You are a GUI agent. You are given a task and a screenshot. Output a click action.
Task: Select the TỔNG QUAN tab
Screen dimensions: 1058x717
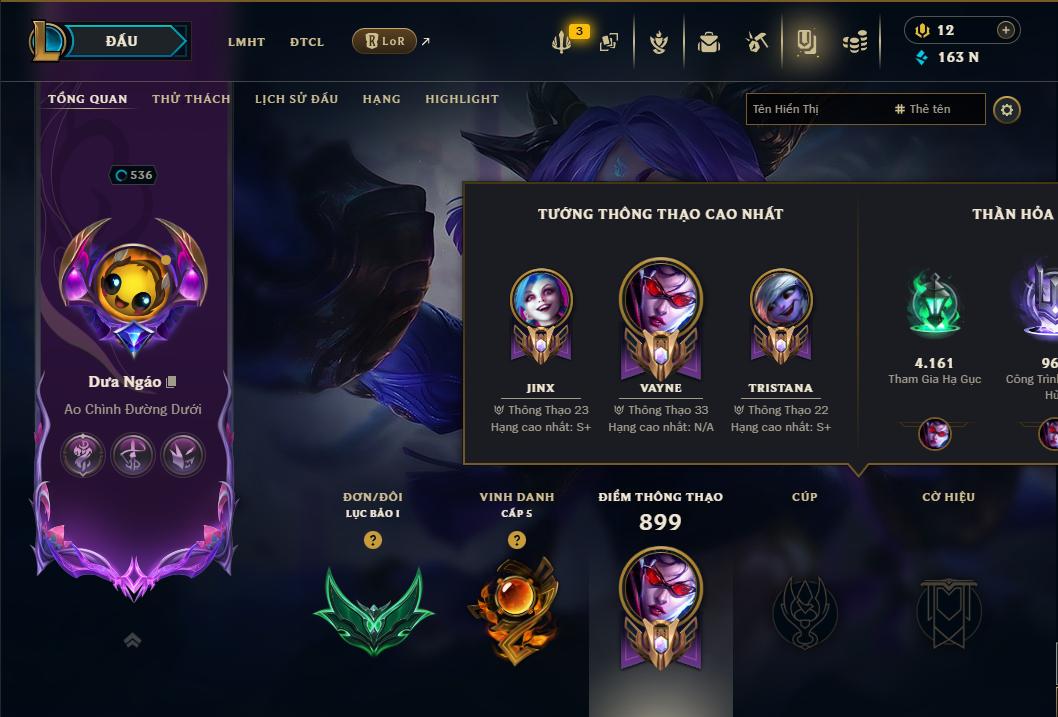coord(88,99)
